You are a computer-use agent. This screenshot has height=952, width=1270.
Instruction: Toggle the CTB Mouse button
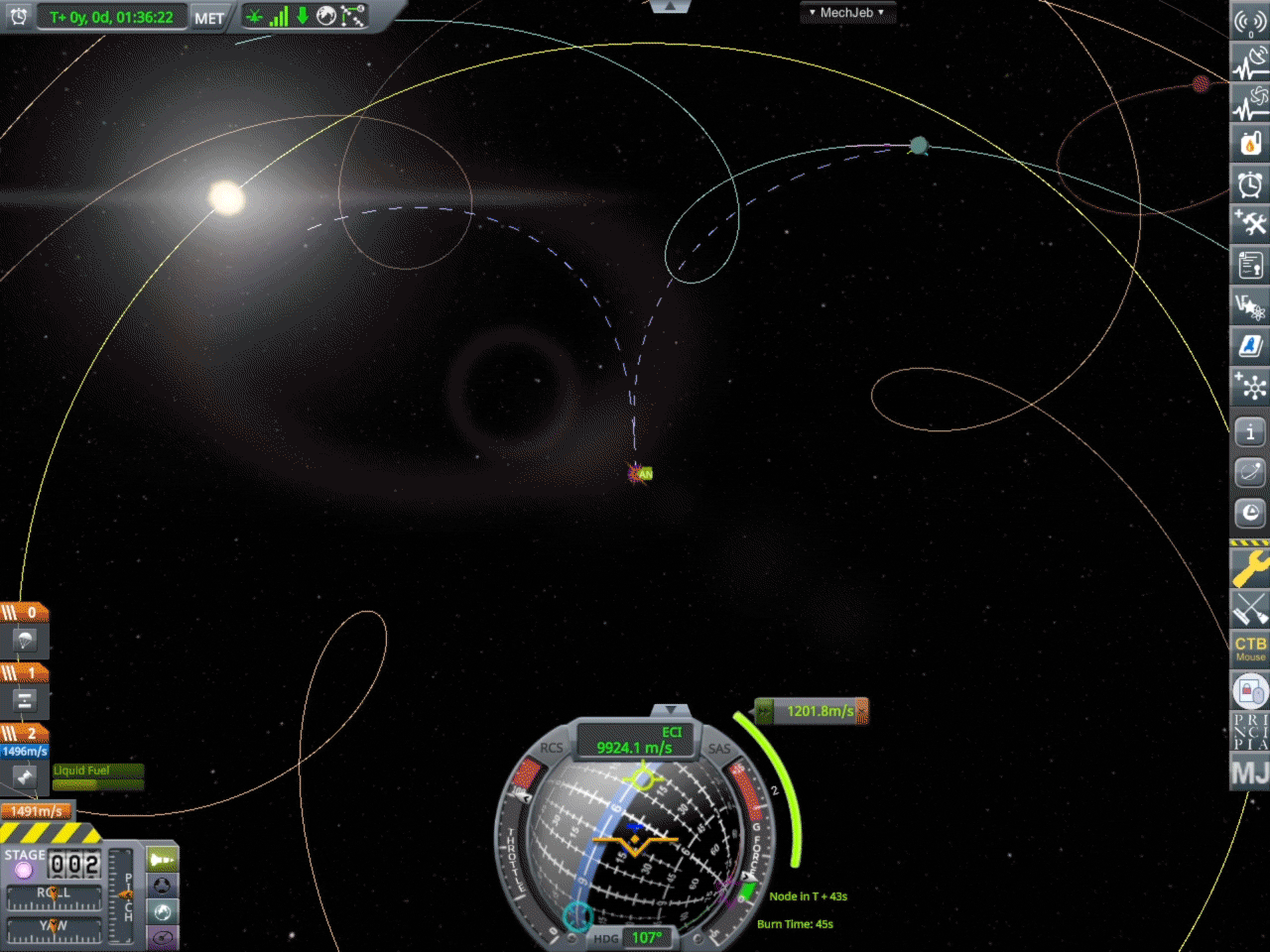[x=1249, y=649]
